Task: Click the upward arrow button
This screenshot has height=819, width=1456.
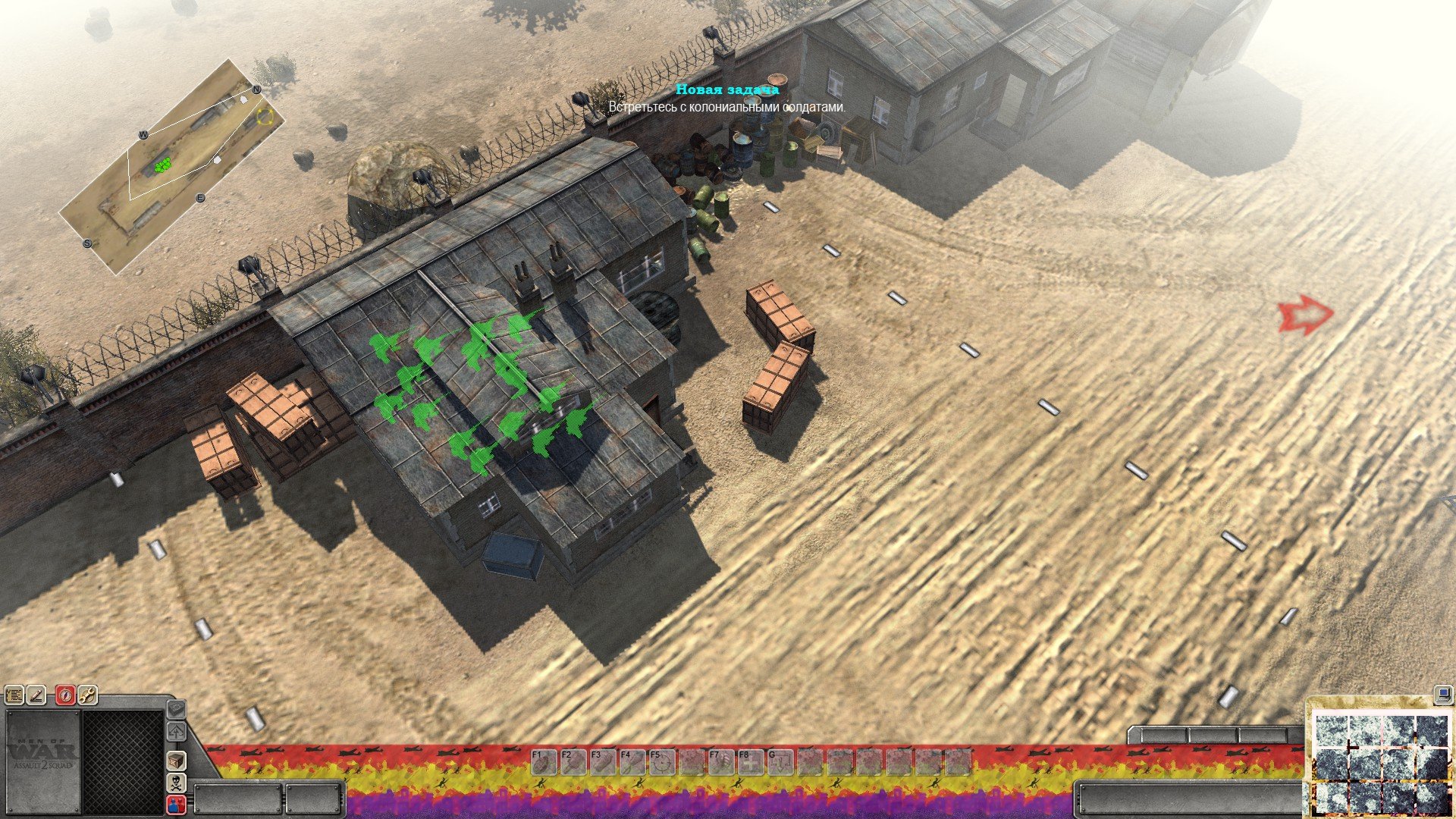Action: point(176,733)
